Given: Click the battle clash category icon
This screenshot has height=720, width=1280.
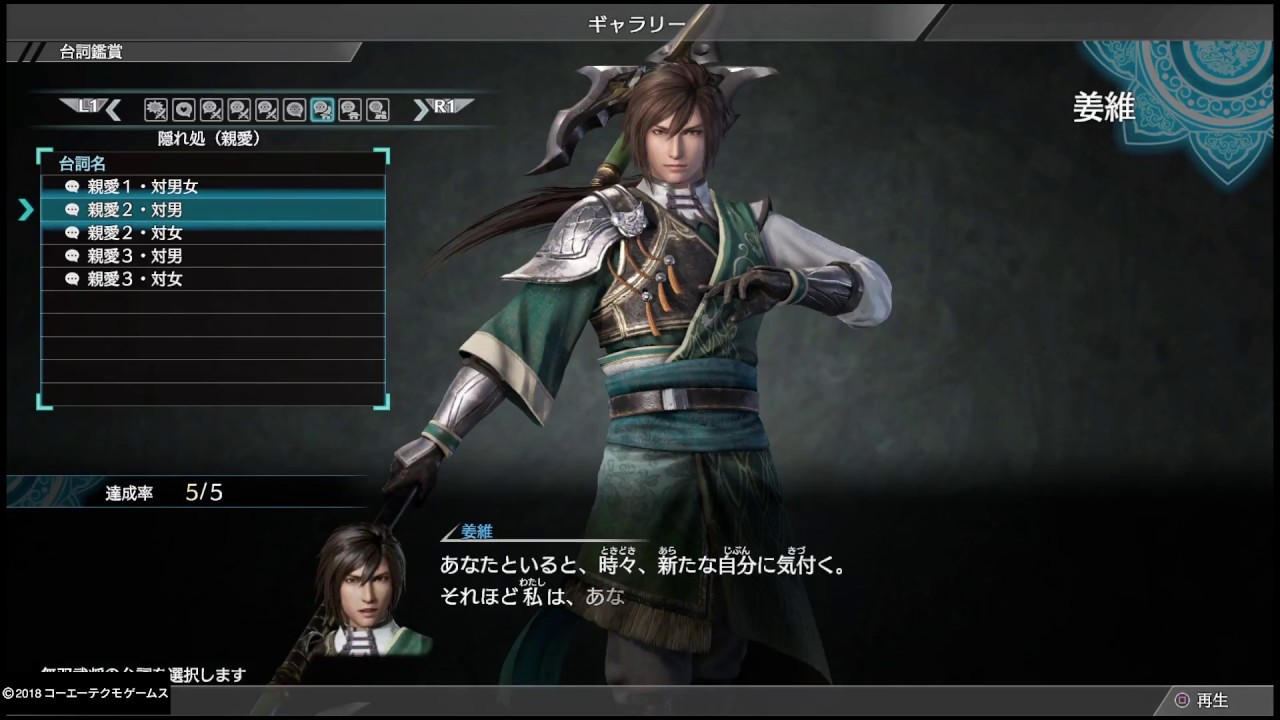Looking at the screenshot, I should pos(155,110).
